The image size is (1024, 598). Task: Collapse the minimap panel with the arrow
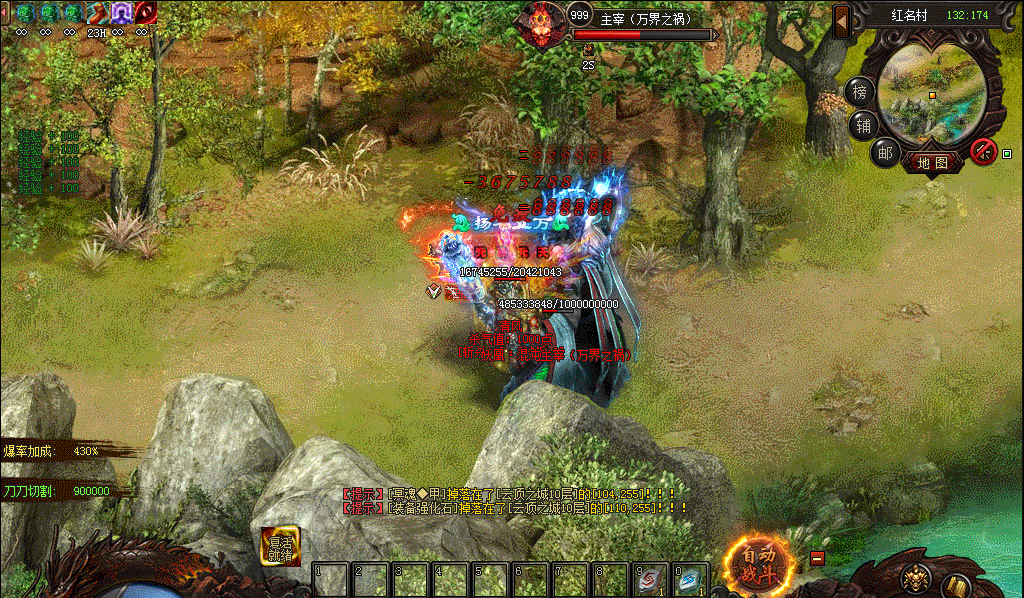(841, 20)
